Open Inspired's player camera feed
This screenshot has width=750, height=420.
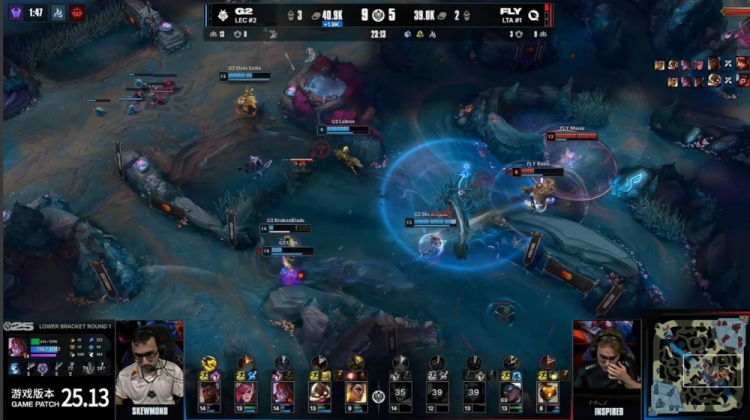(606, 365)
